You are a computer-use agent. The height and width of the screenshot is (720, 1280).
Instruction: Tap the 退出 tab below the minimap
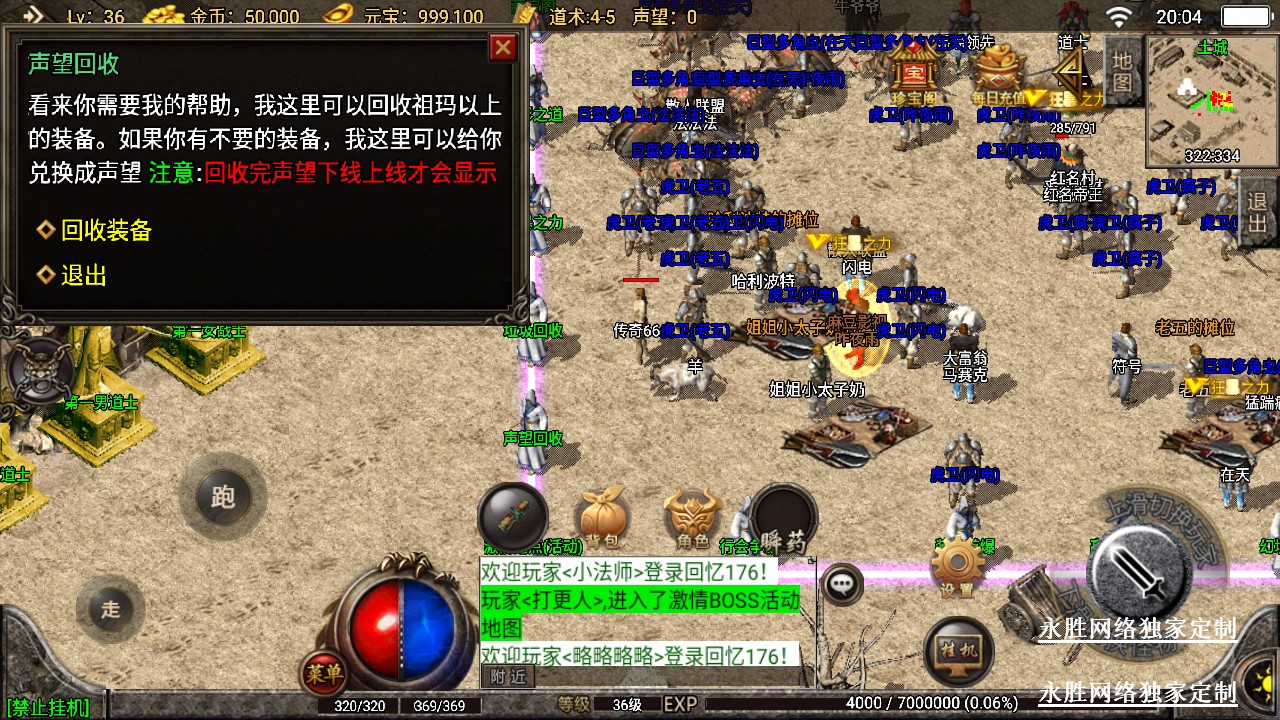tap(1257, 212)
